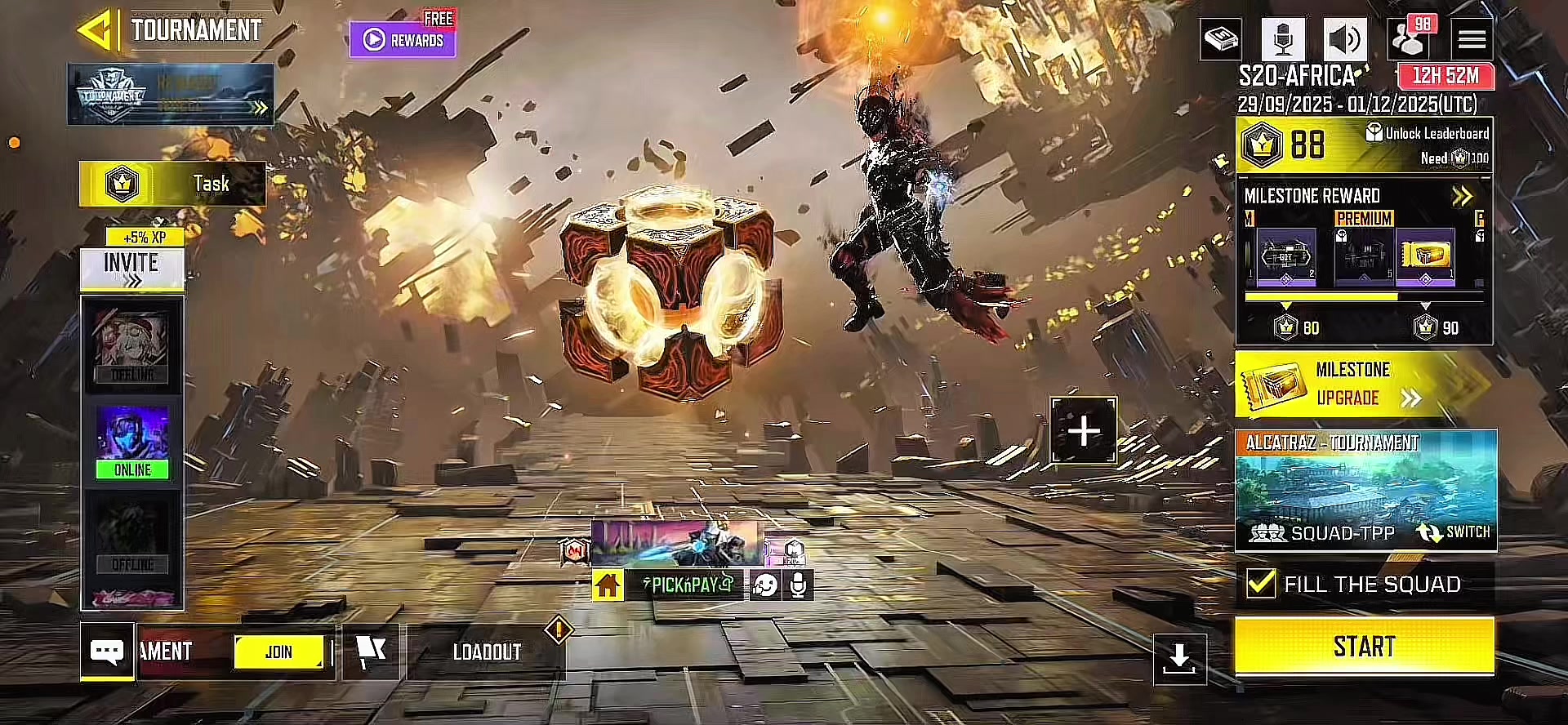Expand the Milestone Reward list
Image resolution: width=1568 pixels, height=725 pixels.
click(1461, 196)
